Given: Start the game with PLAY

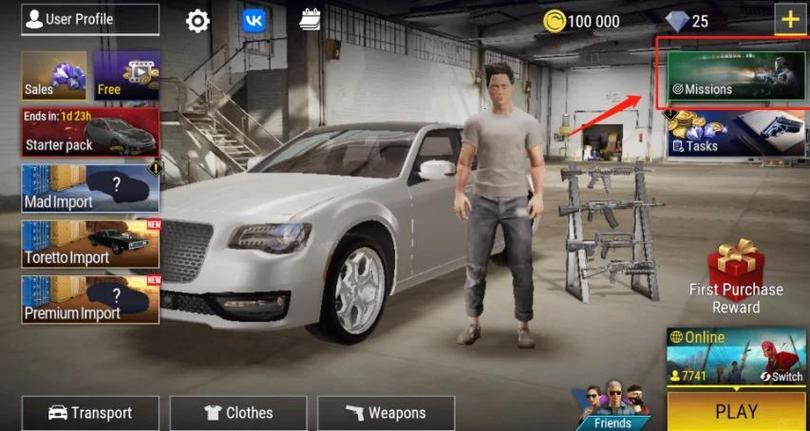Looking at the screenshot, I should click(736, 411).
